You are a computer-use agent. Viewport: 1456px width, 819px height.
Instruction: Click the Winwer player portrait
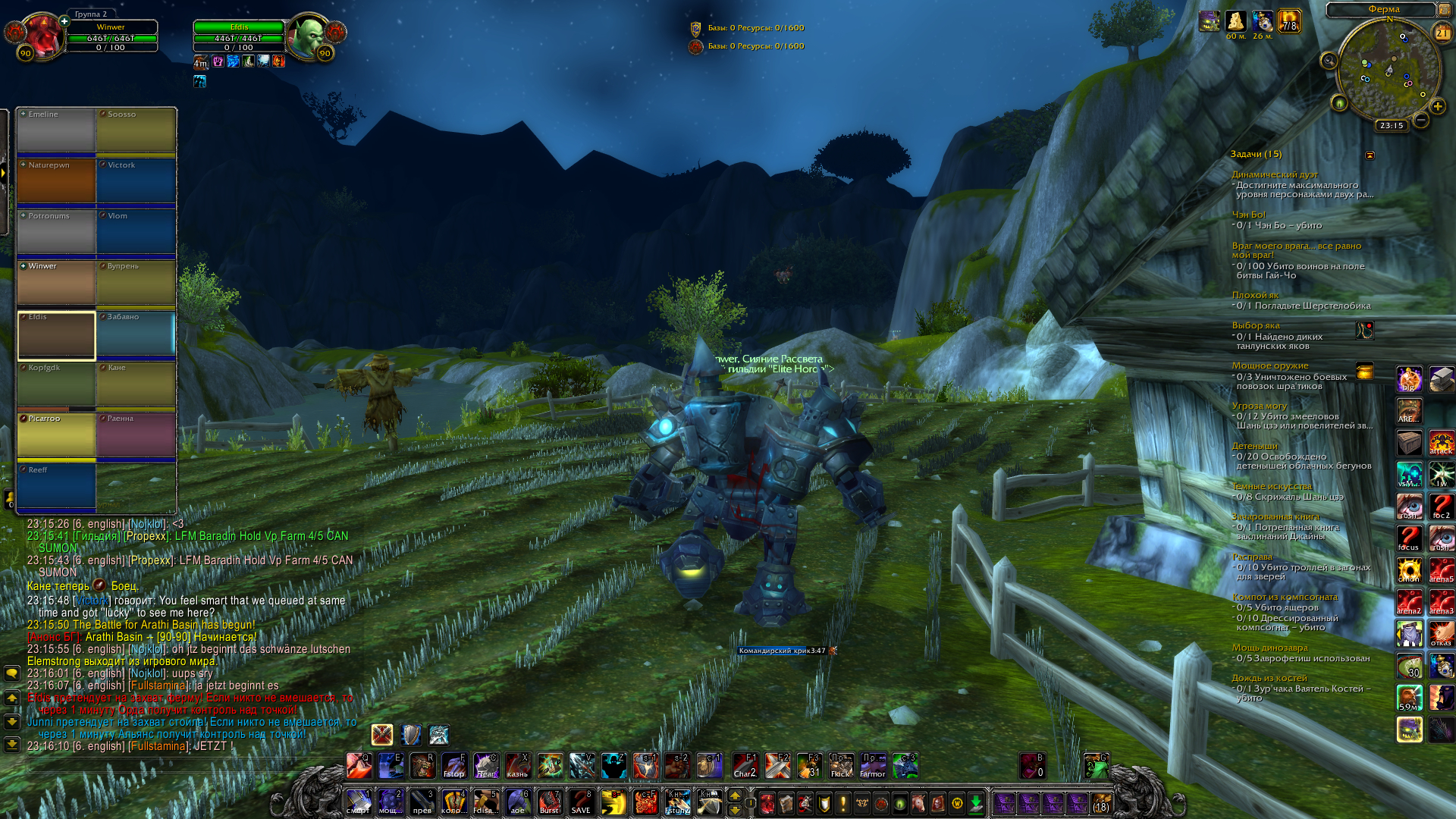(x=42, y=36)
